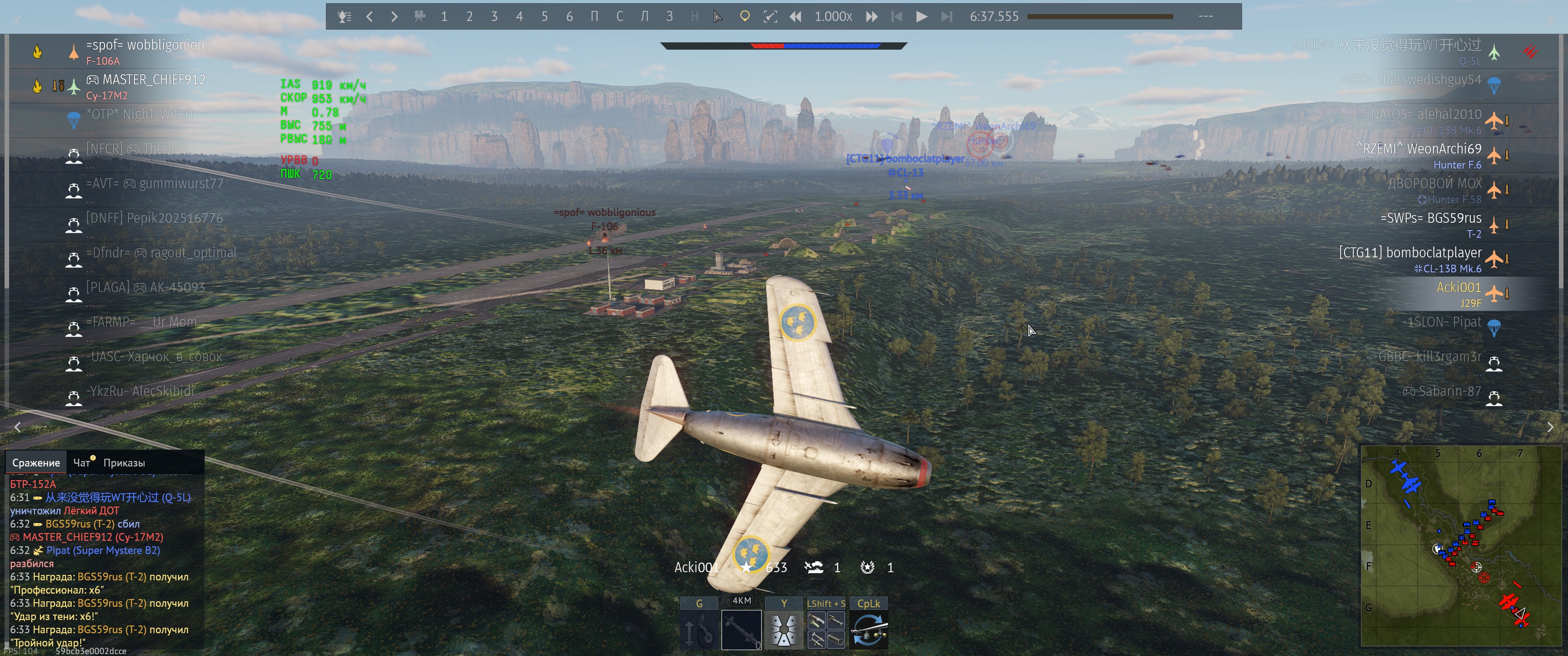This screenshot has height=656, width=1568.
Task: Start replay playback with the play button
Action: pos(922,16)
